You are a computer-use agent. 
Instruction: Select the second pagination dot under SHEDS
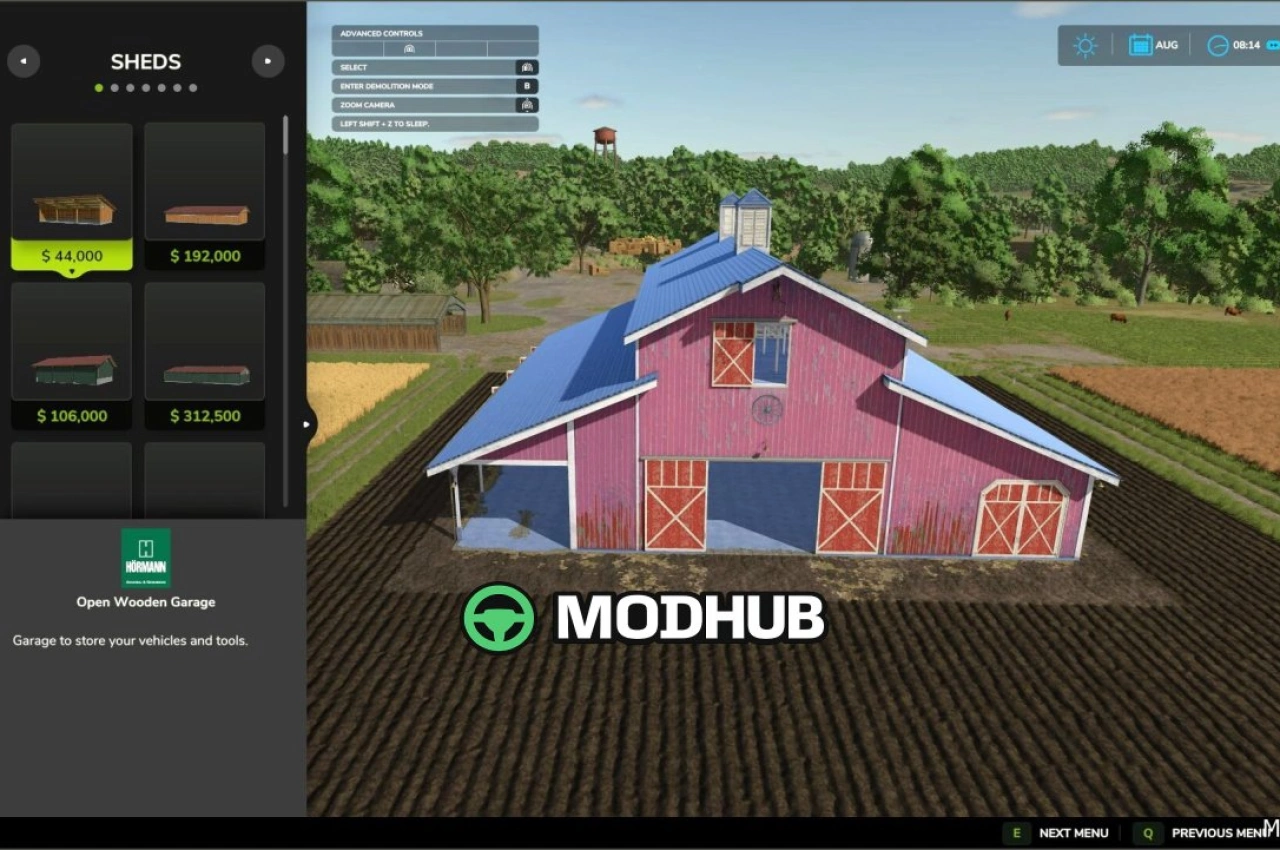(115, 88)
